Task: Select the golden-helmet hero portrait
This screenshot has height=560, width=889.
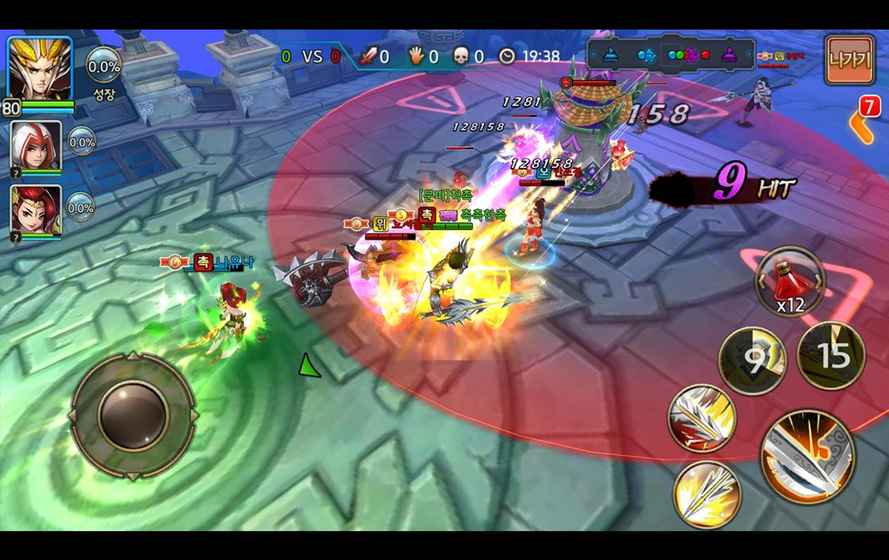Action: click(40, 70)
